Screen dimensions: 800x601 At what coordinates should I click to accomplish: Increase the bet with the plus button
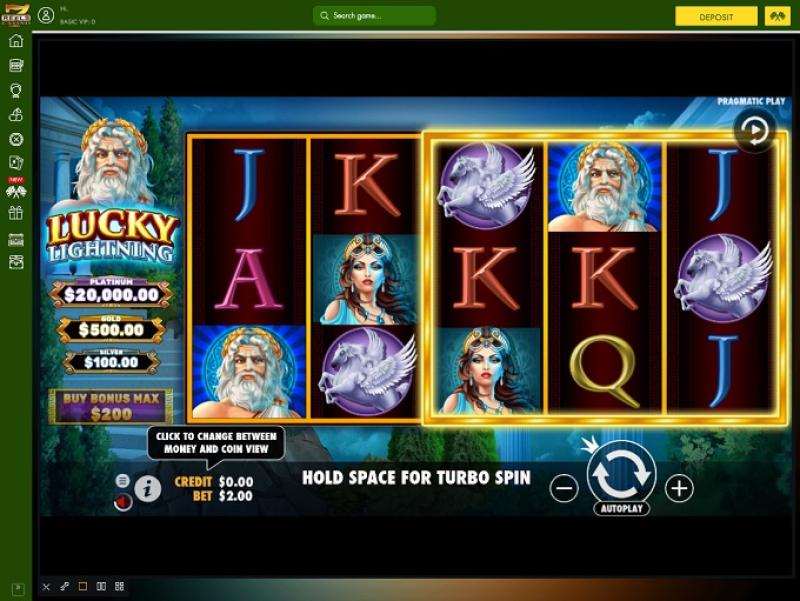tap(679, 488)
